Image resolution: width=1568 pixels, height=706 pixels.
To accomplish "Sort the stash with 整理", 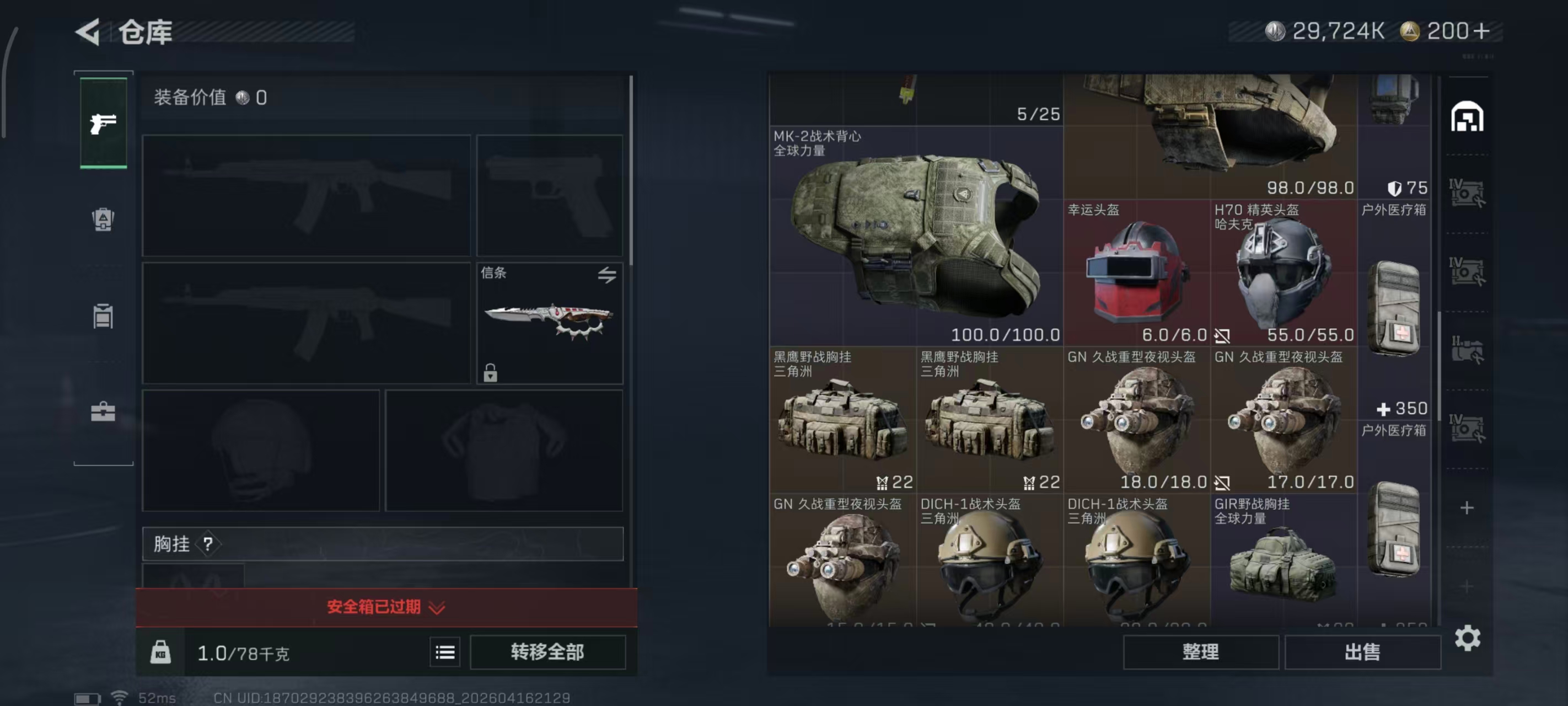I will pos(1200,652).
